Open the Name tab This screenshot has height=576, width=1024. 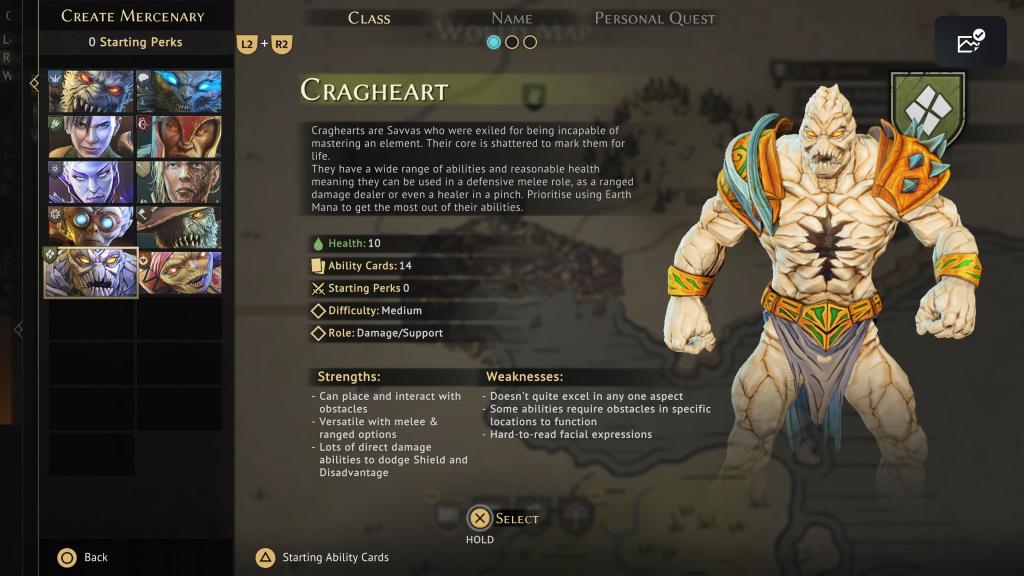[x=511, y=18]
